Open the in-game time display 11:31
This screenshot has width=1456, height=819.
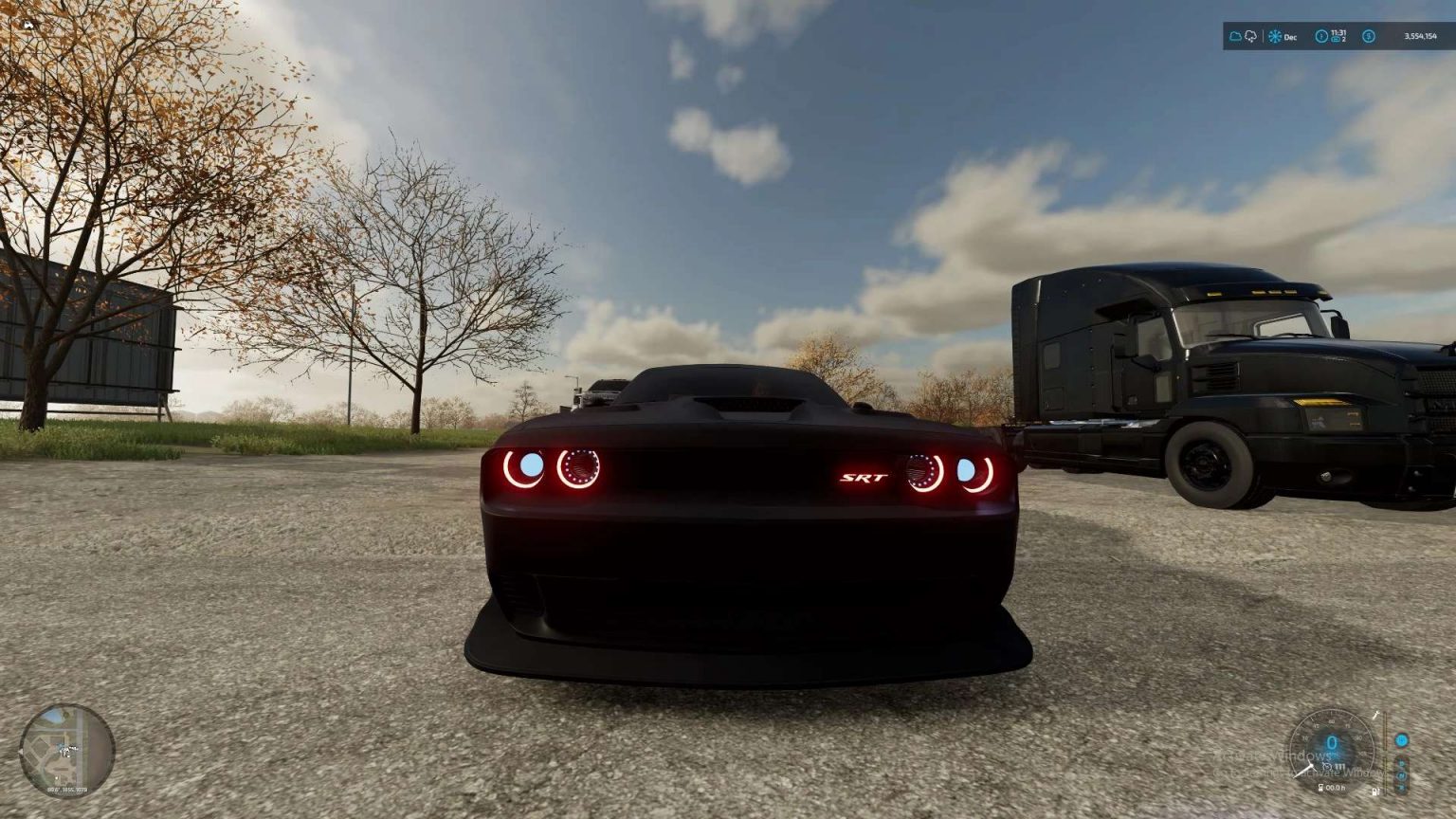[1338, 31]
